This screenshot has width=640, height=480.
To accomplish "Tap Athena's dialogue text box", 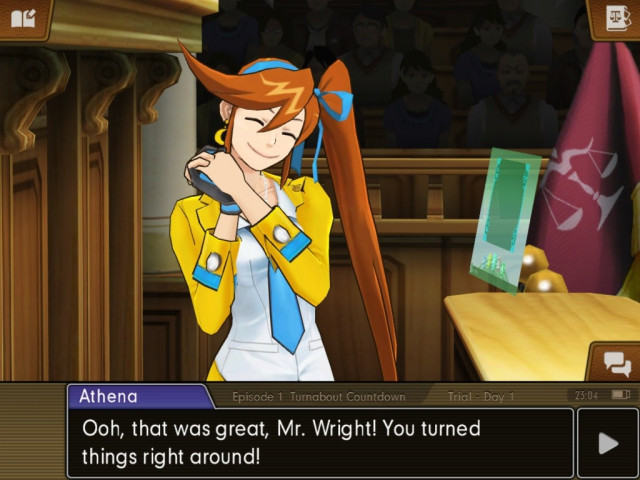I will coord(320,442).
